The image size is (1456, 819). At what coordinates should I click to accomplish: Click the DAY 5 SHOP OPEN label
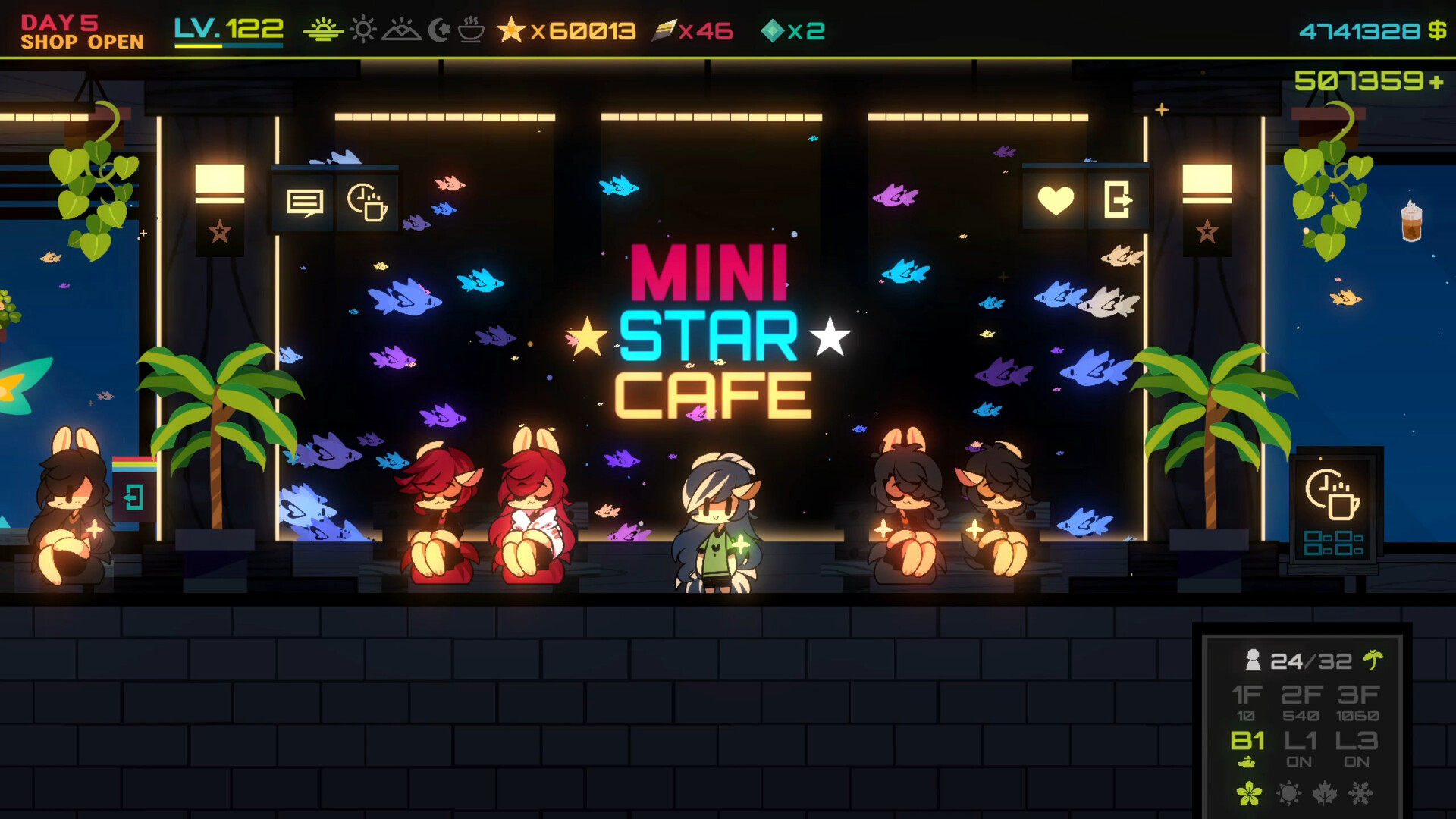pyautogui.click(x=82, y=32)
